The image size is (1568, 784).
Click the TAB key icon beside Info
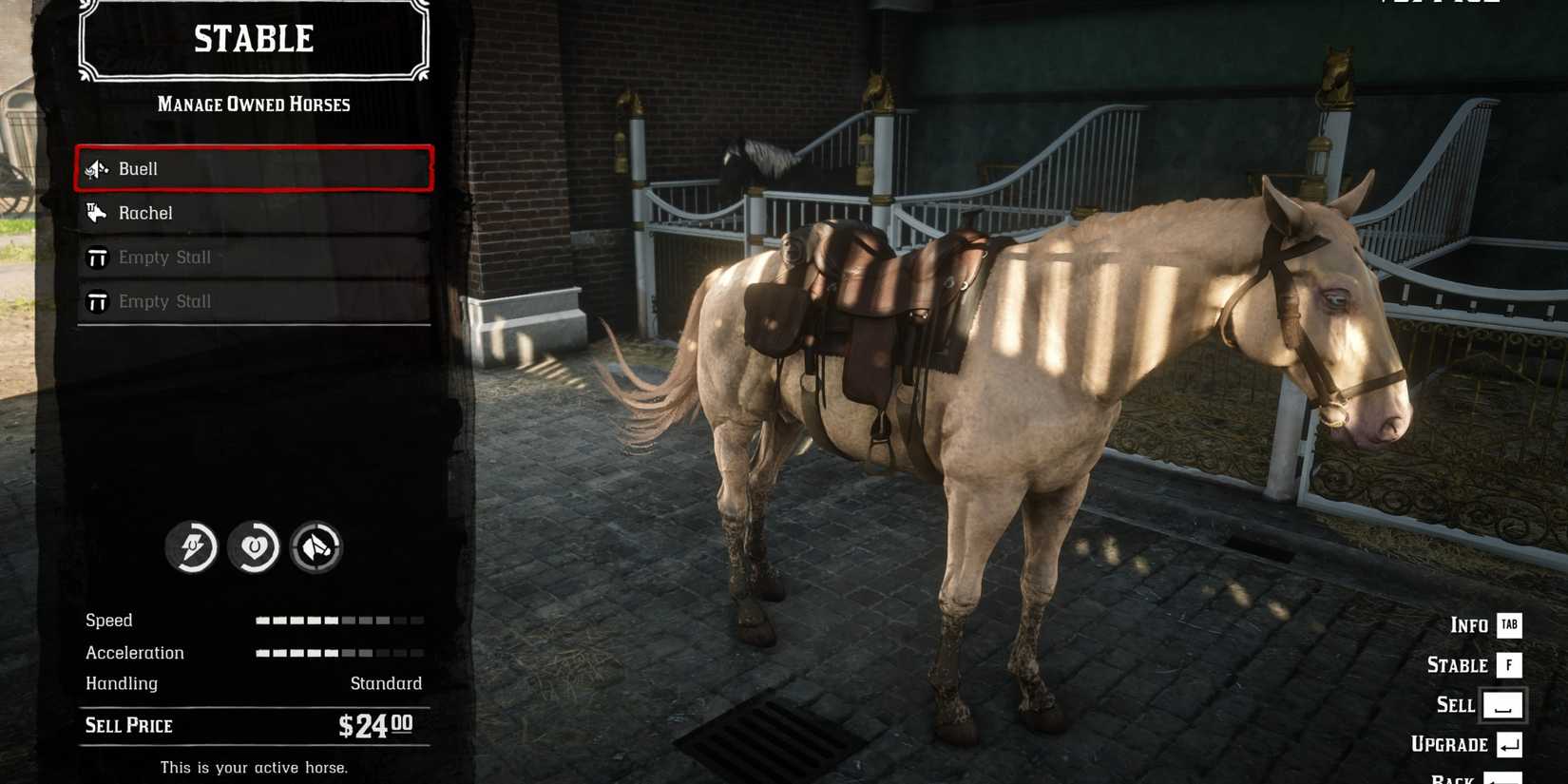(x=1509, y=625)
